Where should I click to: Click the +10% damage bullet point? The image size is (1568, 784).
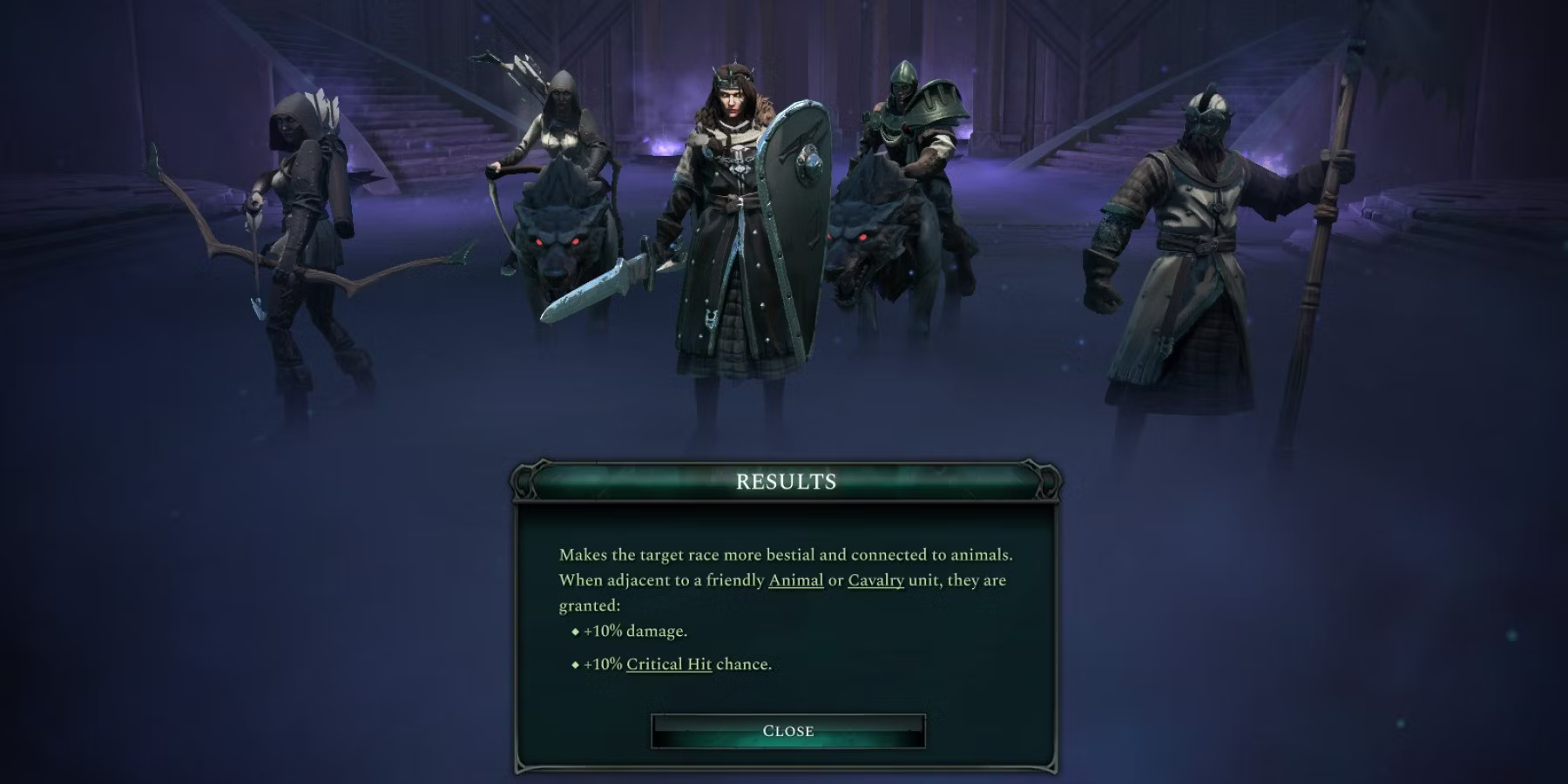[x=632, y=630]
